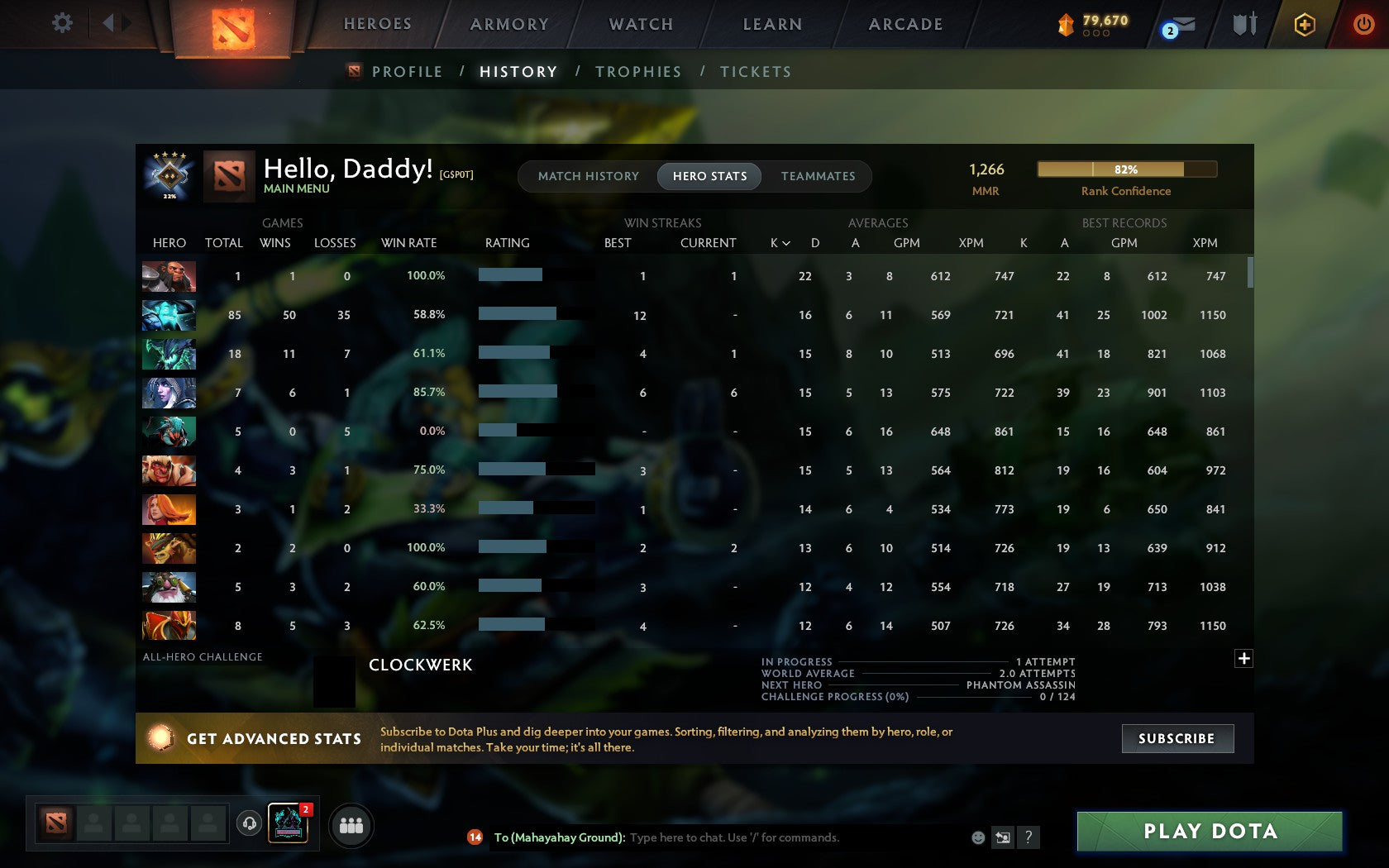Viewport: 1389px width, 868px height.
Task: Open the friends list icon
Action: (350, 824)
